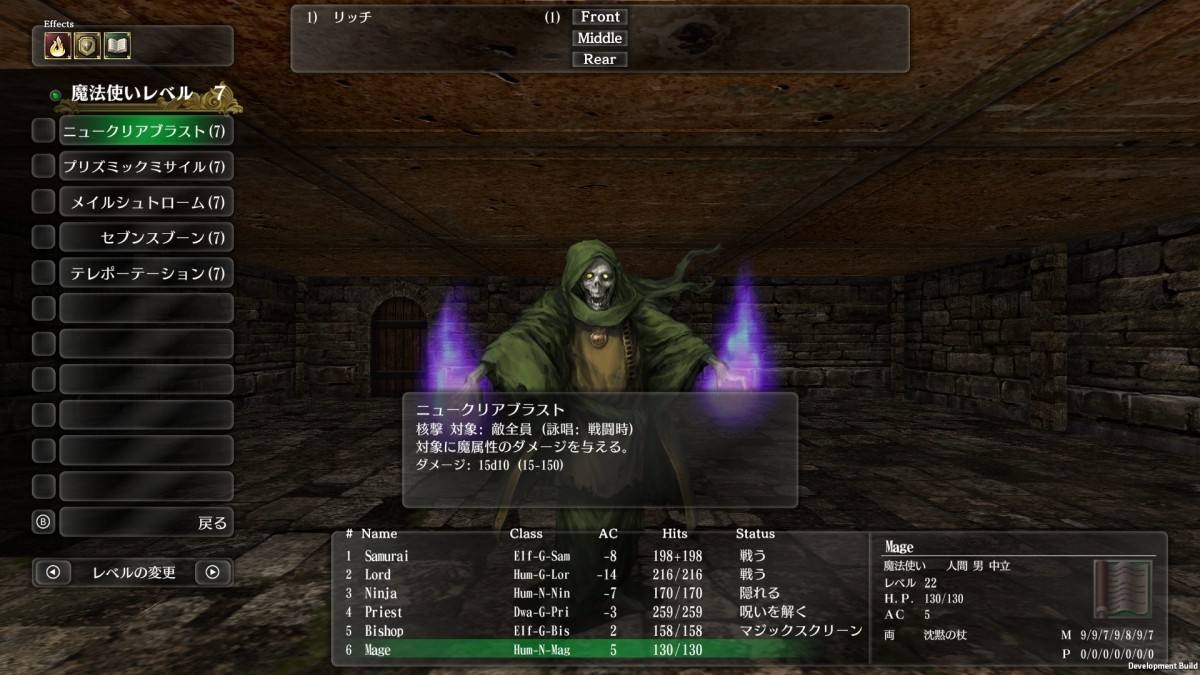Screen dimensions: 1200x675
Task: Click the shield effect icon
Action: [x=87, y=46]
